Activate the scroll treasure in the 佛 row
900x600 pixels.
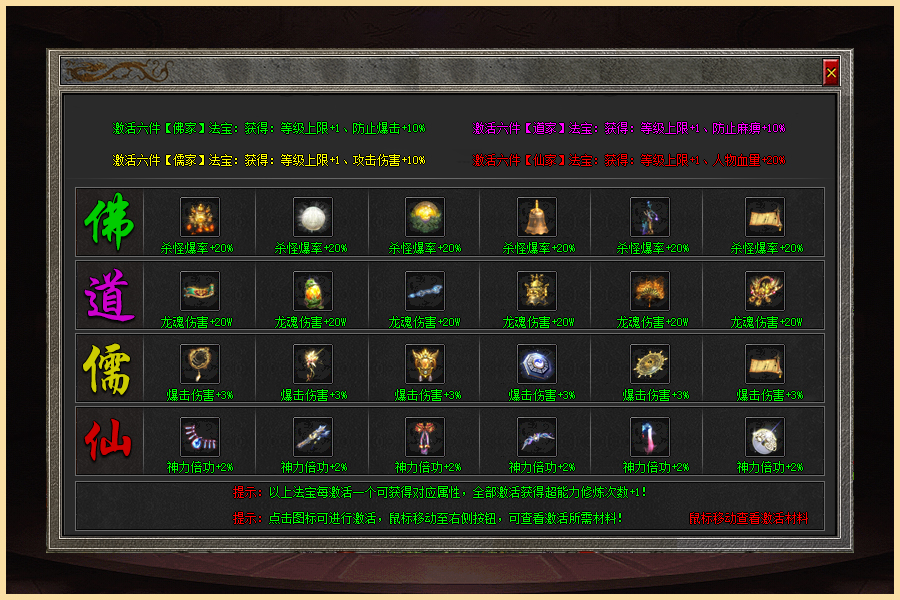(x=765, y=217)
